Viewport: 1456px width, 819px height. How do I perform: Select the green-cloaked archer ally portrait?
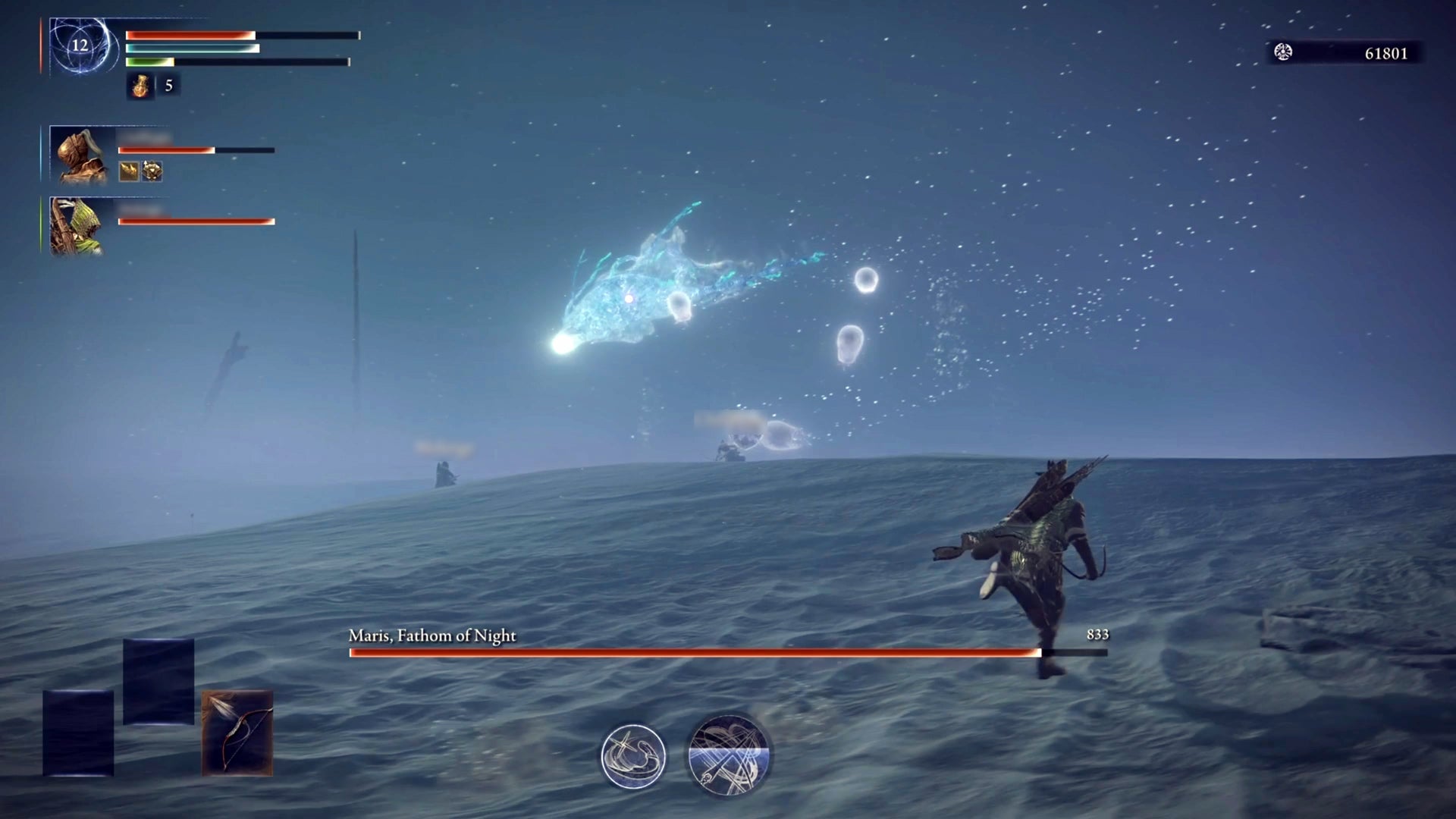click(78, 227)
